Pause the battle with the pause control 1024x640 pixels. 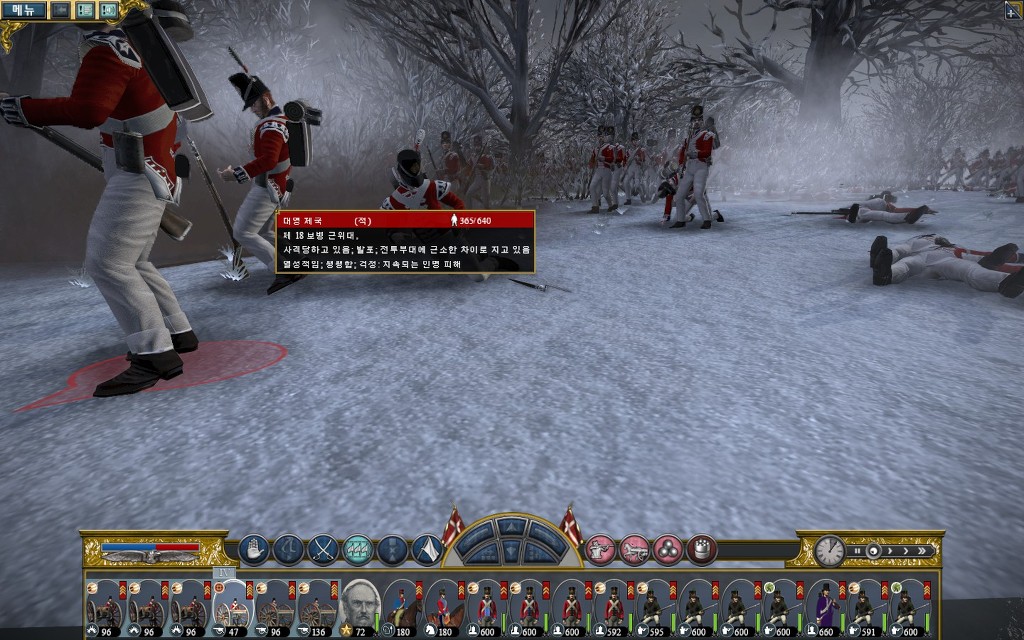pos(856,551)
